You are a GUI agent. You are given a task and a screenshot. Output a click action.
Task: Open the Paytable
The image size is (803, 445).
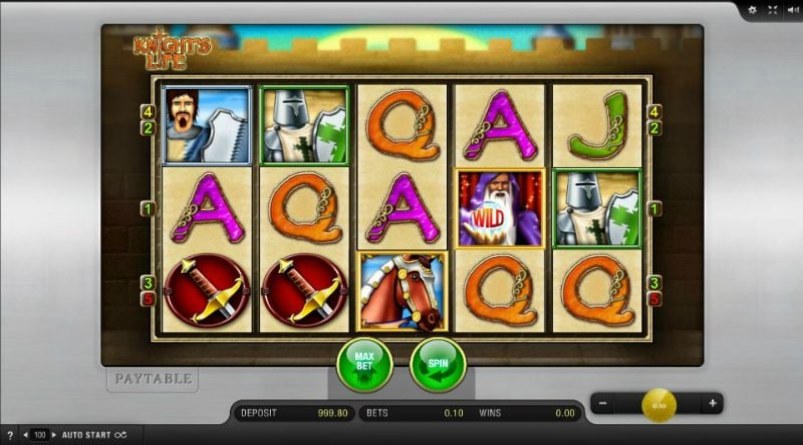click(152, 379)
